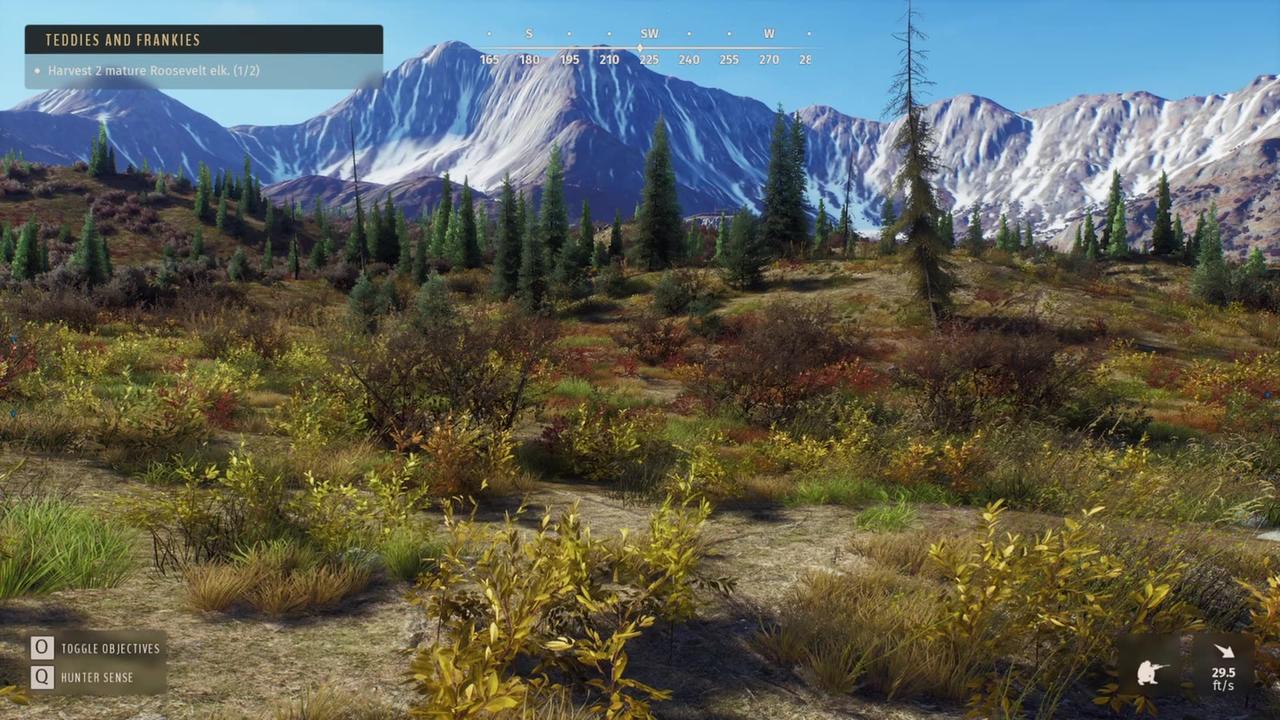This screenshot has height=720, width=1280.
Task: Click heading 210 on the compass slider
Action: [x=609, y=59]
